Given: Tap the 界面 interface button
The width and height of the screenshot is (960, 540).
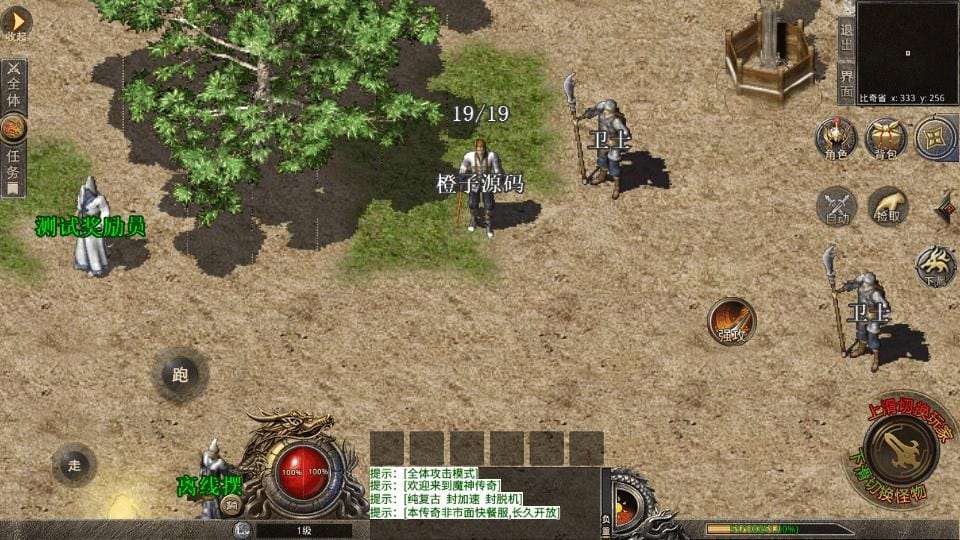Looking at the screenshot, I should (x=846, y=83).
